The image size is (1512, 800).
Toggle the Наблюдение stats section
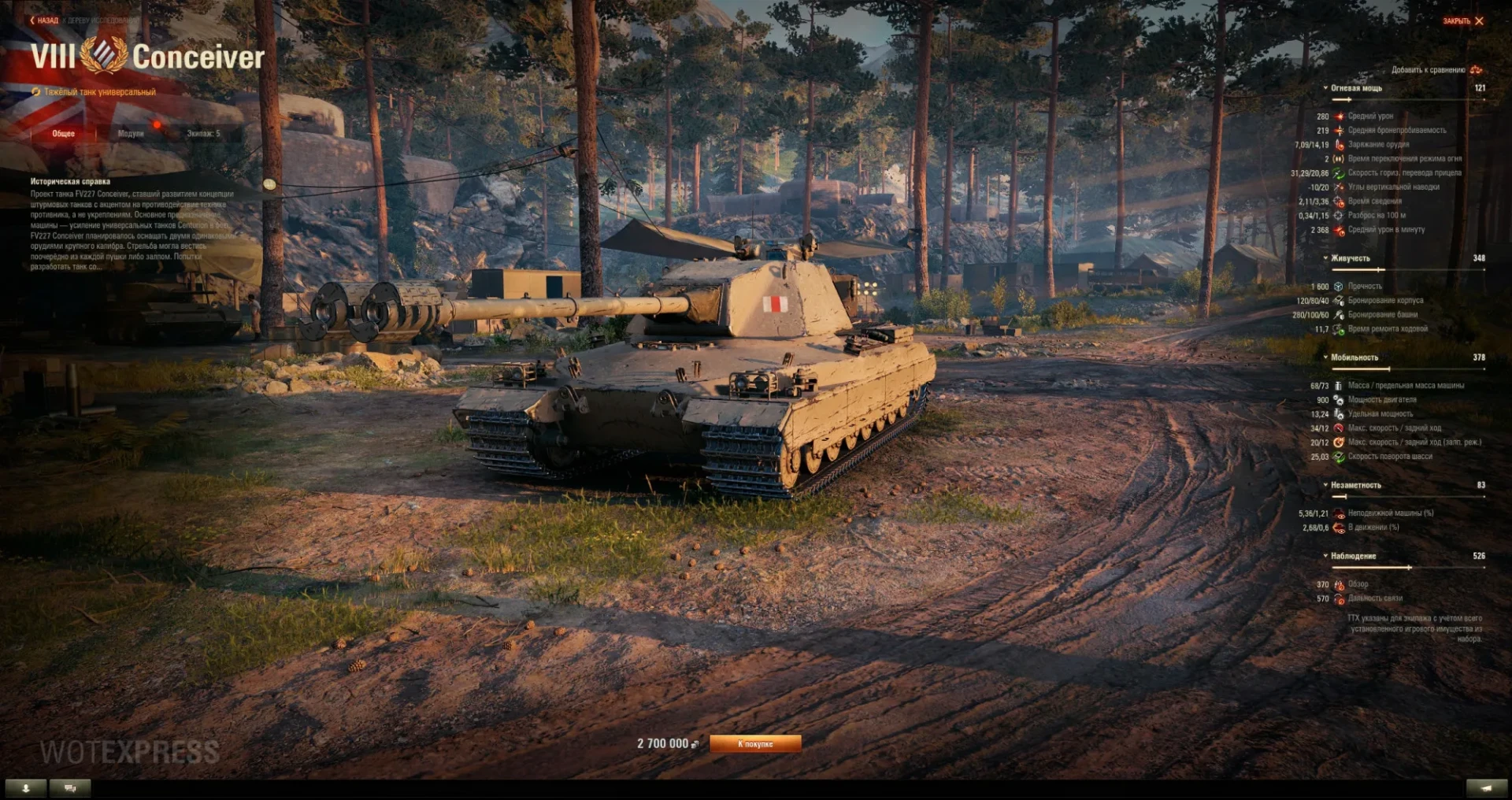pyautogui.click(x=1353, y=556)
